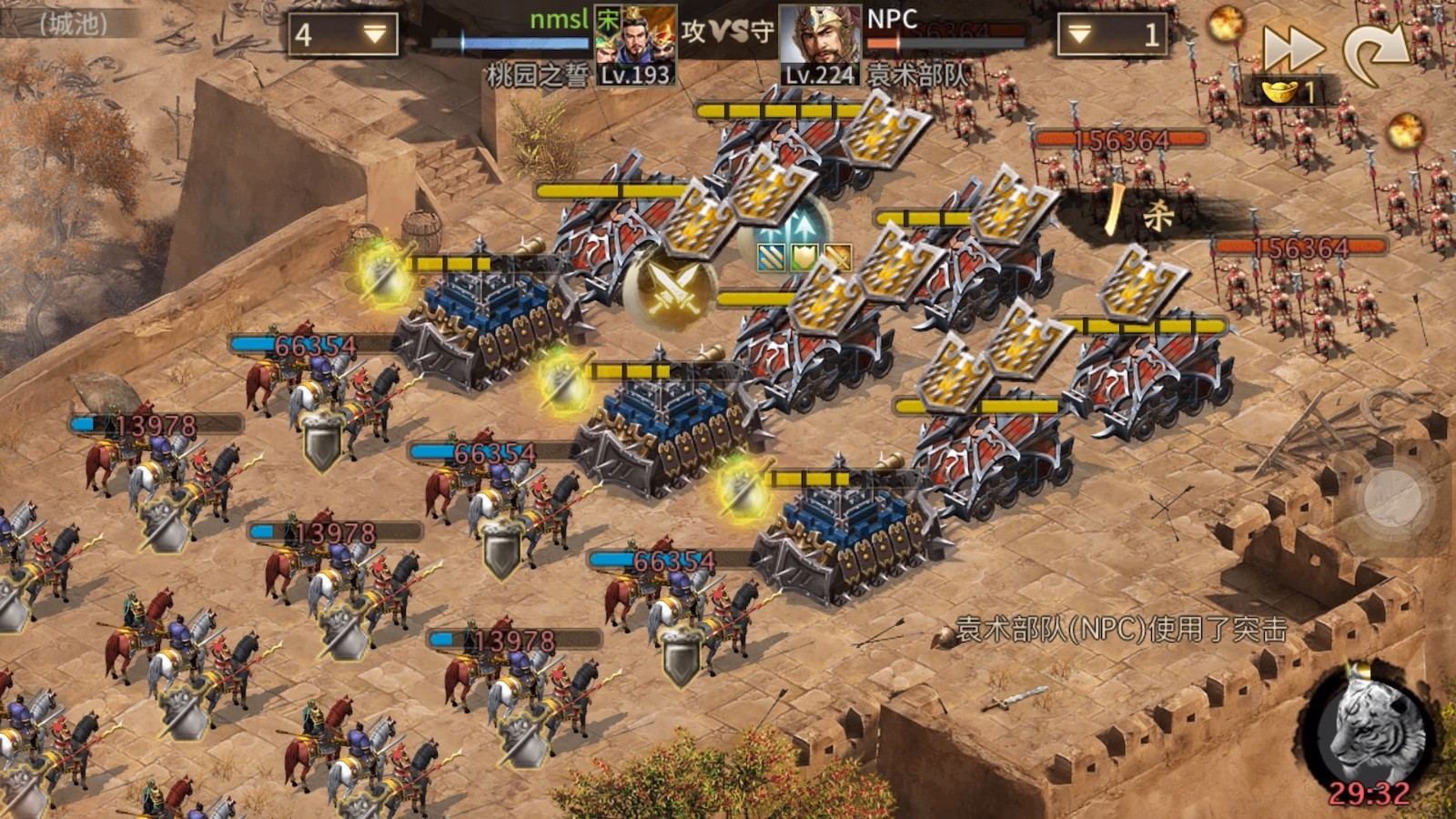Tap the round translucent joystick button

[1393, 500]
